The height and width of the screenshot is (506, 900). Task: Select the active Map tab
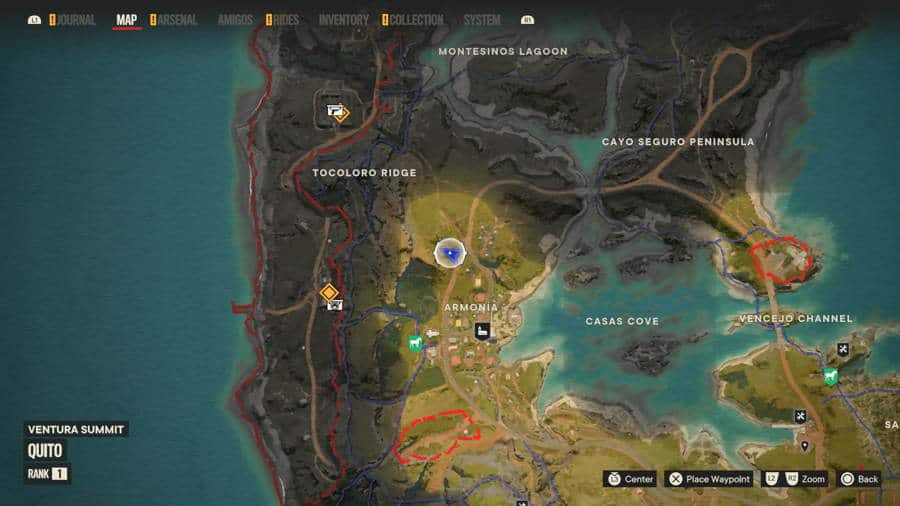pos(127,20)
